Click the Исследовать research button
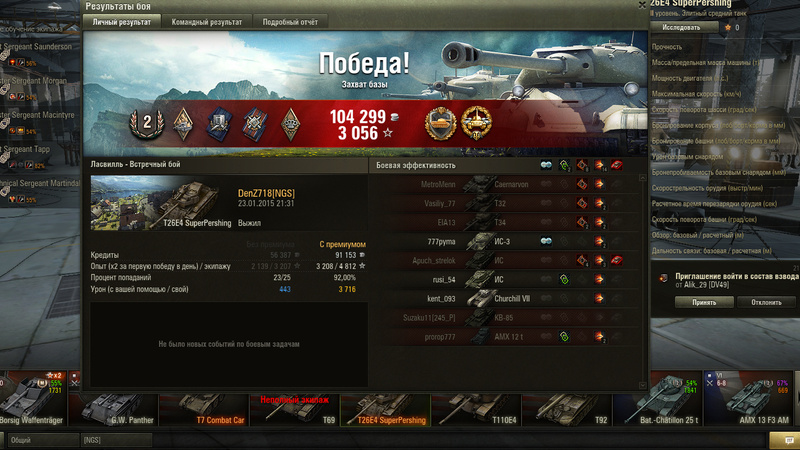 coord(681,27)
